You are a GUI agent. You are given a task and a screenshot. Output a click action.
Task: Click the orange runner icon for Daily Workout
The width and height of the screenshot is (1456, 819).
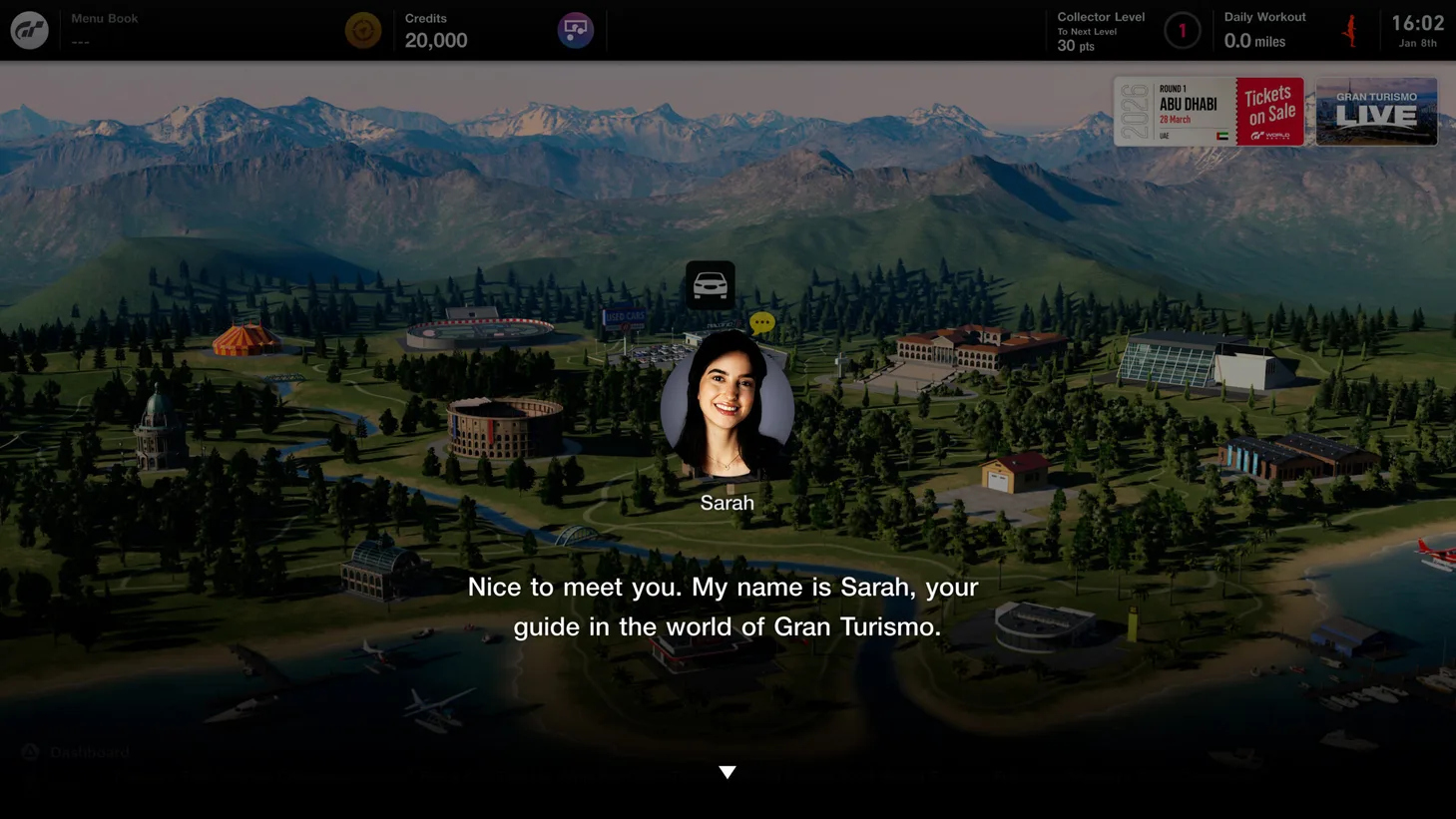tap(1349, 29)
